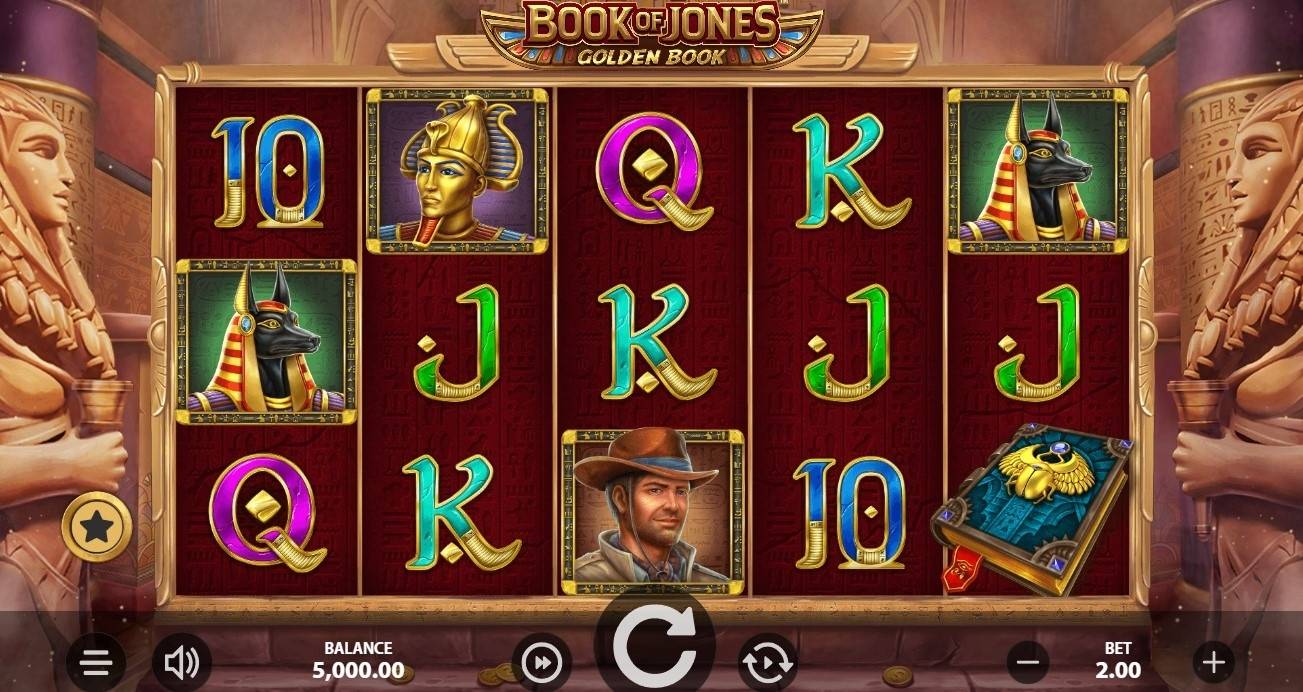The width and height of the screenshot is (1303, 692).
Task: Decrease the bet with the minus button
Action: (1027, 661)
